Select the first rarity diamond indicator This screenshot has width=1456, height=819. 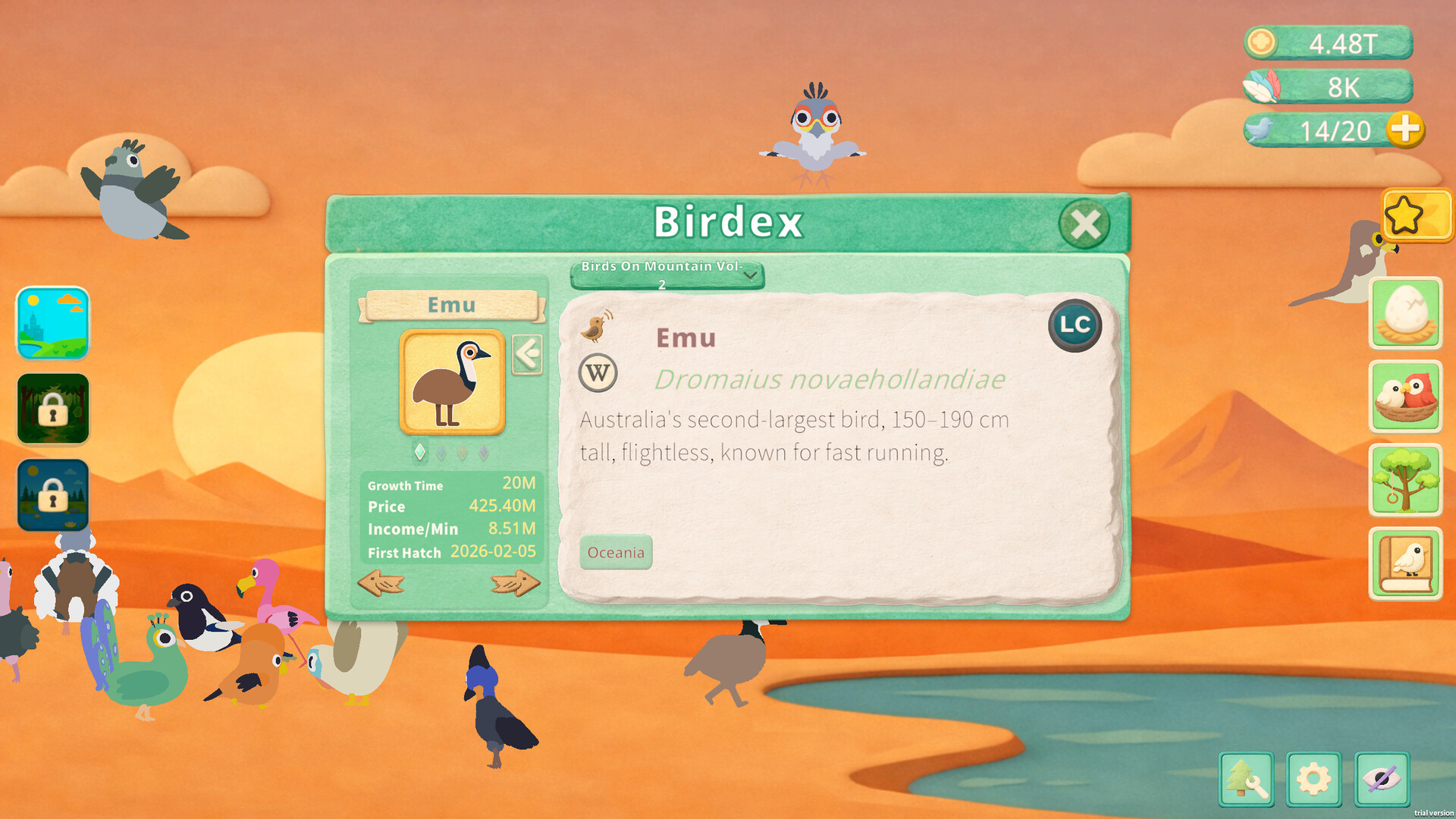[422, 452]
